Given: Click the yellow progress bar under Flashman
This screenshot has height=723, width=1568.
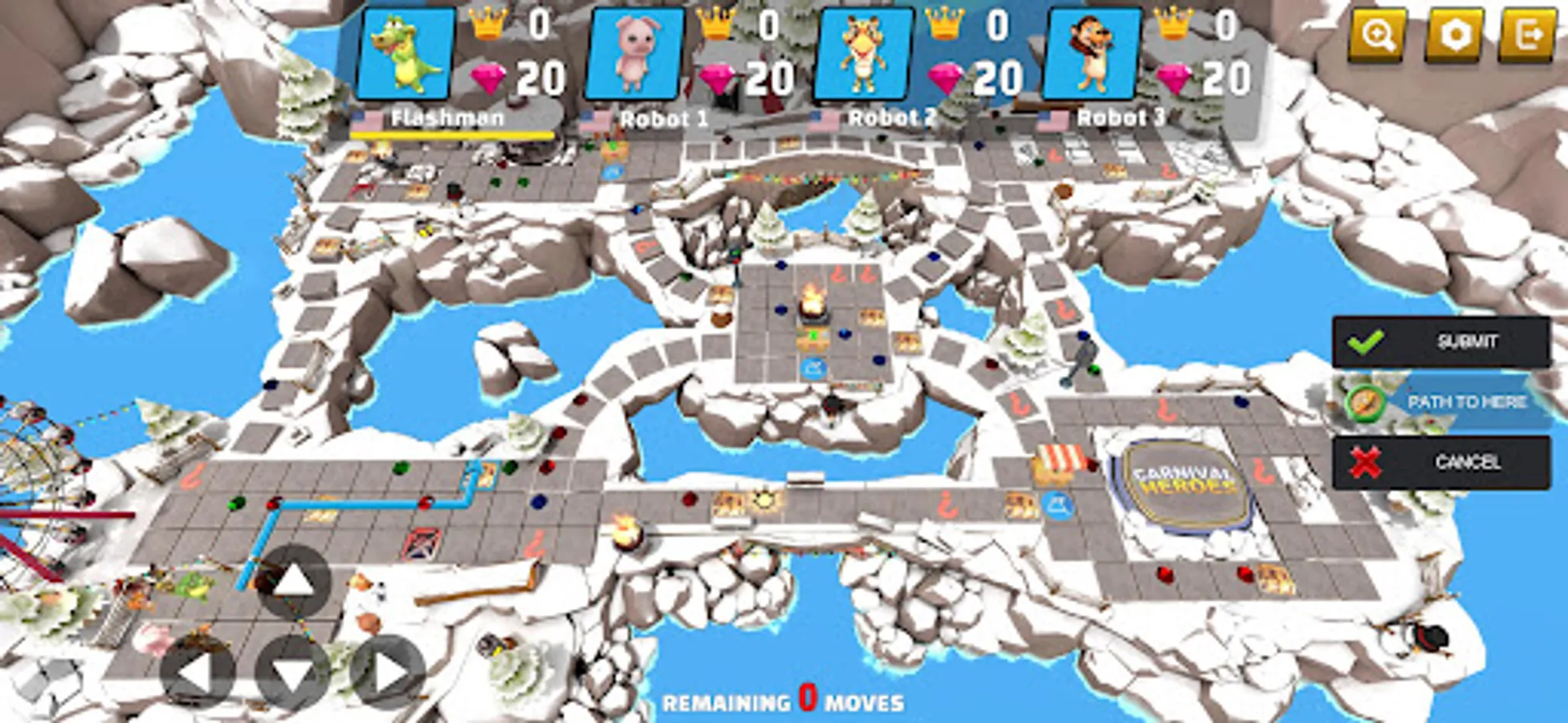Looking at the screenshot, I should [x=454, y=135].
